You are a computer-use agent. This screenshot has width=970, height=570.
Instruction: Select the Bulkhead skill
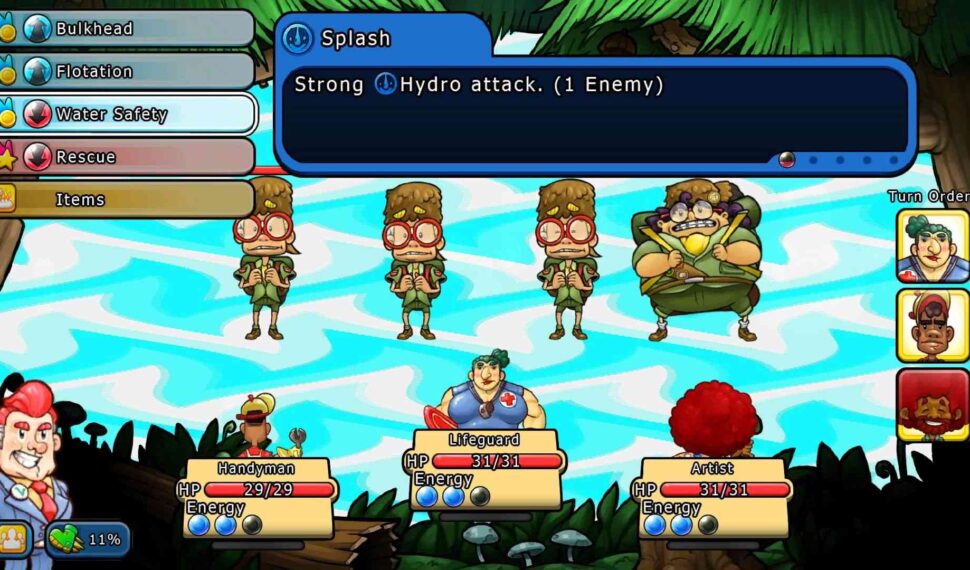[x=130, y=28]
